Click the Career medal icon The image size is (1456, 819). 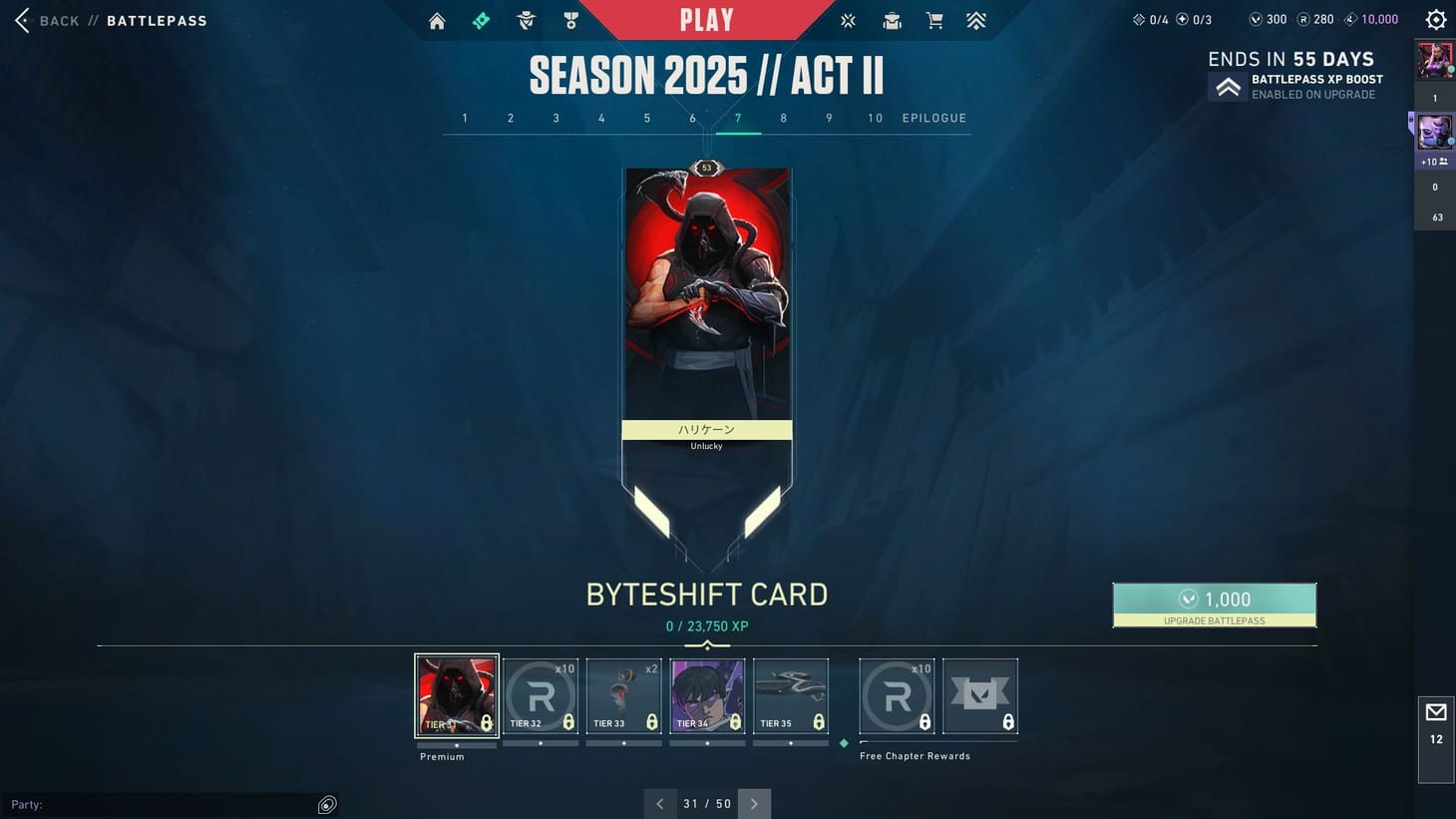[x=569, y=20]
